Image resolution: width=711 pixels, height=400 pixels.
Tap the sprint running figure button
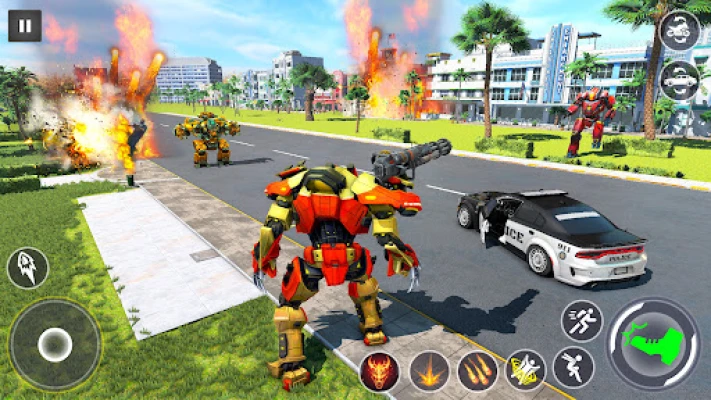pyautogui.click(x=581, y=321)
